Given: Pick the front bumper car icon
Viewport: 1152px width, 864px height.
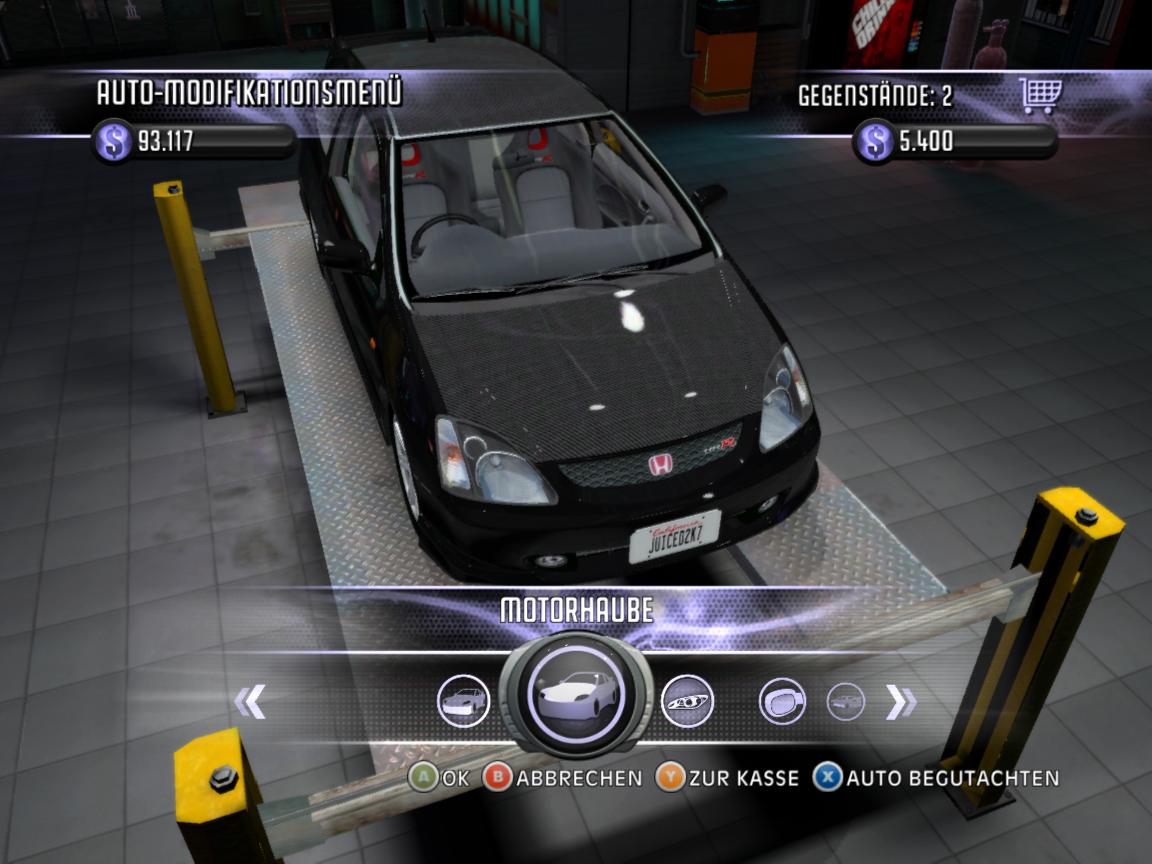Looking at the screenshot, I should pyautogui.click(x=464, y=700).
